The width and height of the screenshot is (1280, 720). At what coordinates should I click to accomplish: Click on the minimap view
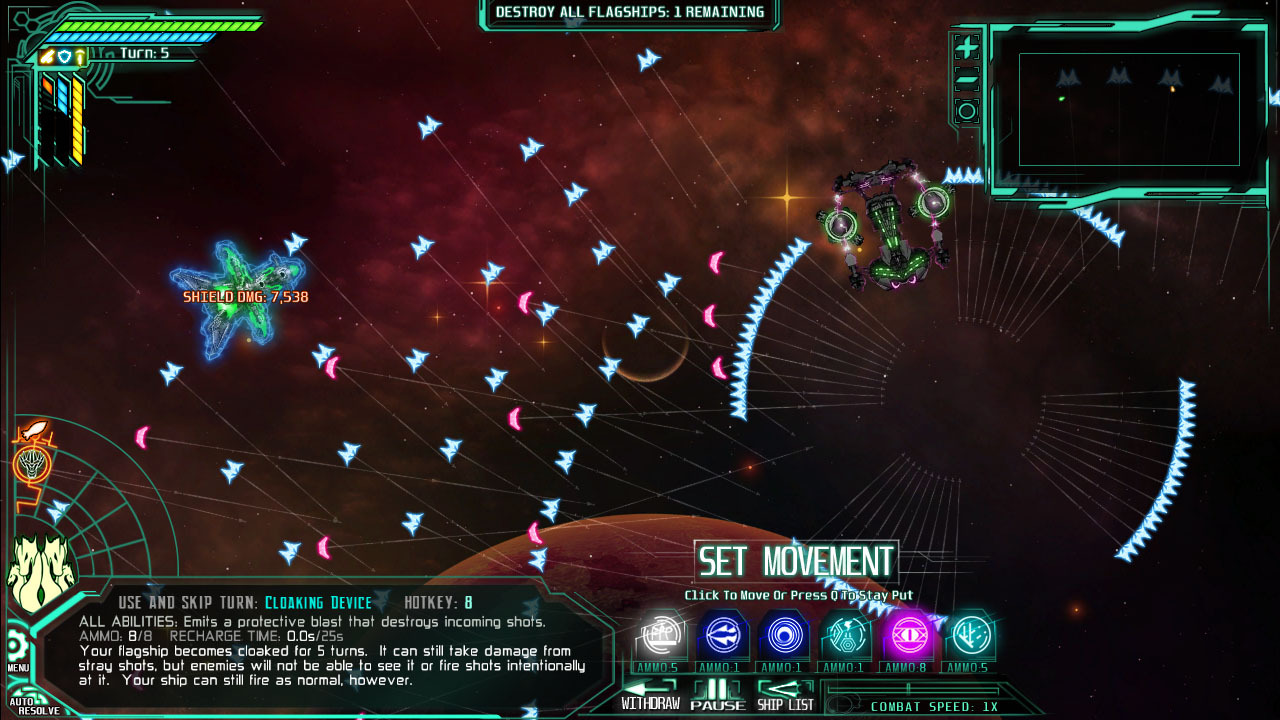(x=1129, y=109)
